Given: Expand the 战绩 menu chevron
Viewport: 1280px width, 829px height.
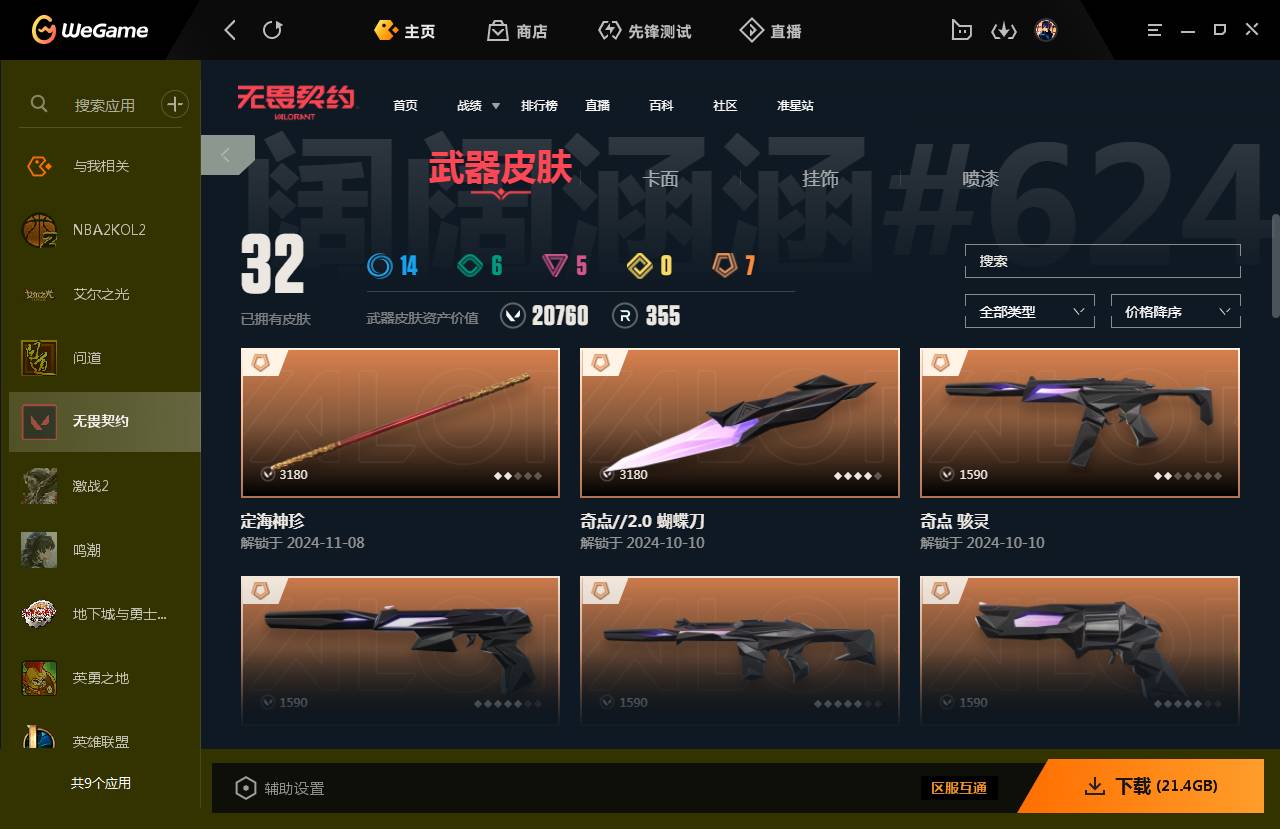Looking at the screenshot, I should pyautogui.click(x=494, y=105).
